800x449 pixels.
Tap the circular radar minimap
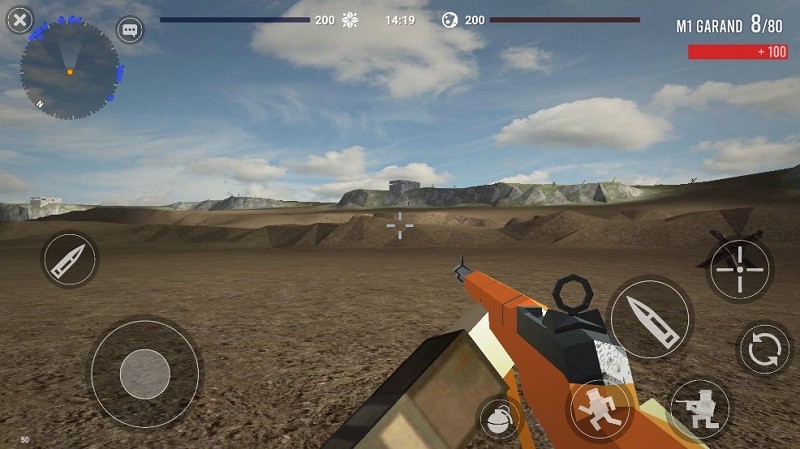click(x=70, y=70)
